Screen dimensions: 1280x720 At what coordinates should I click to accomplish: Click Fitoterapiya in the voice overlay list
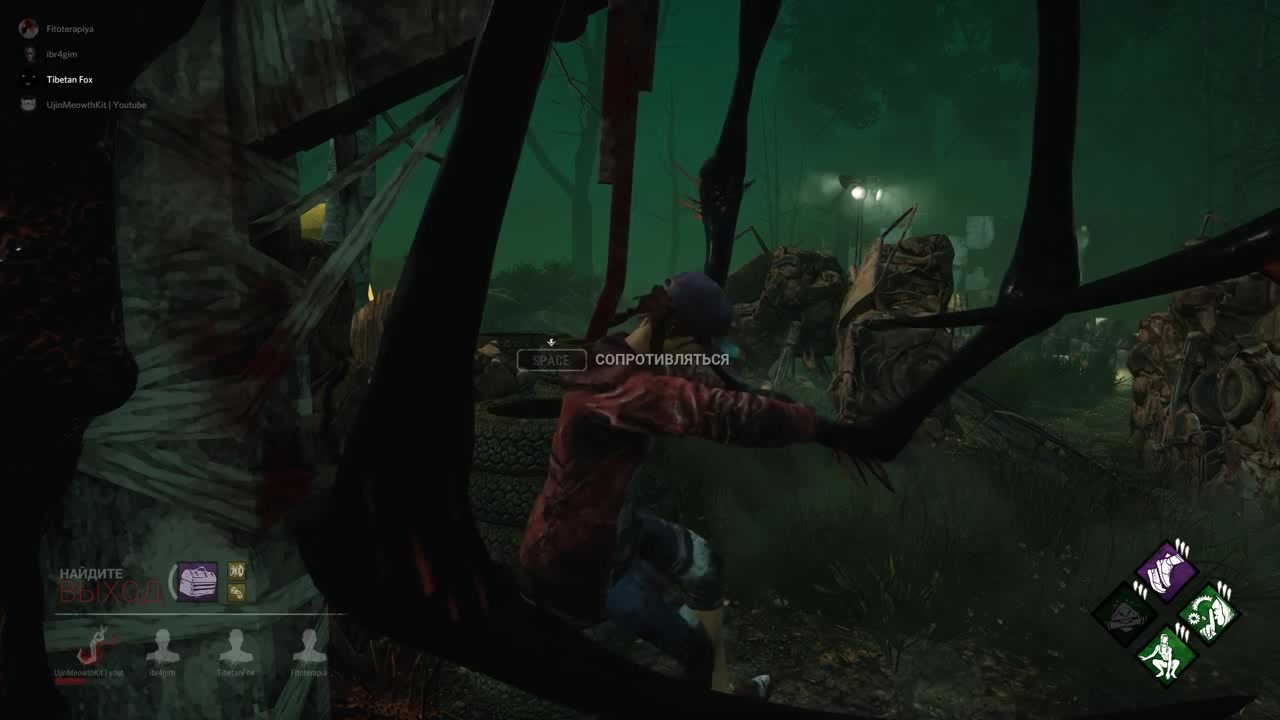point(69,29)
